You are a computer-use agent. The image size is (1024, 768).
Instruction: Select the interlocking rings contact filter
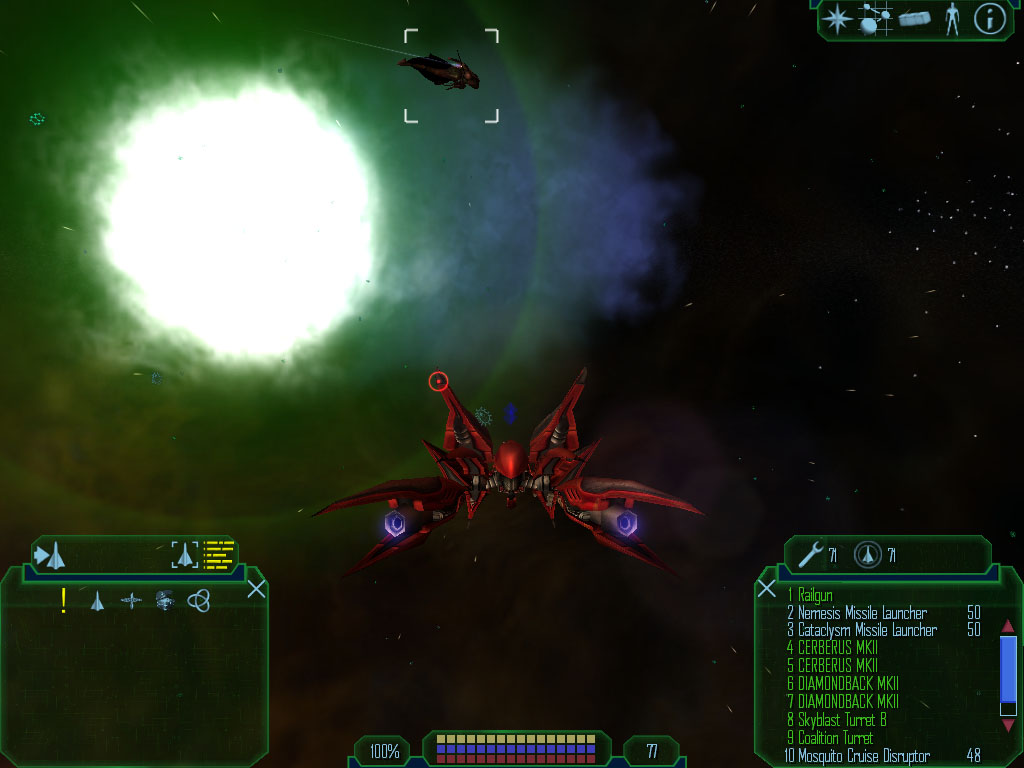click(199, 600)
